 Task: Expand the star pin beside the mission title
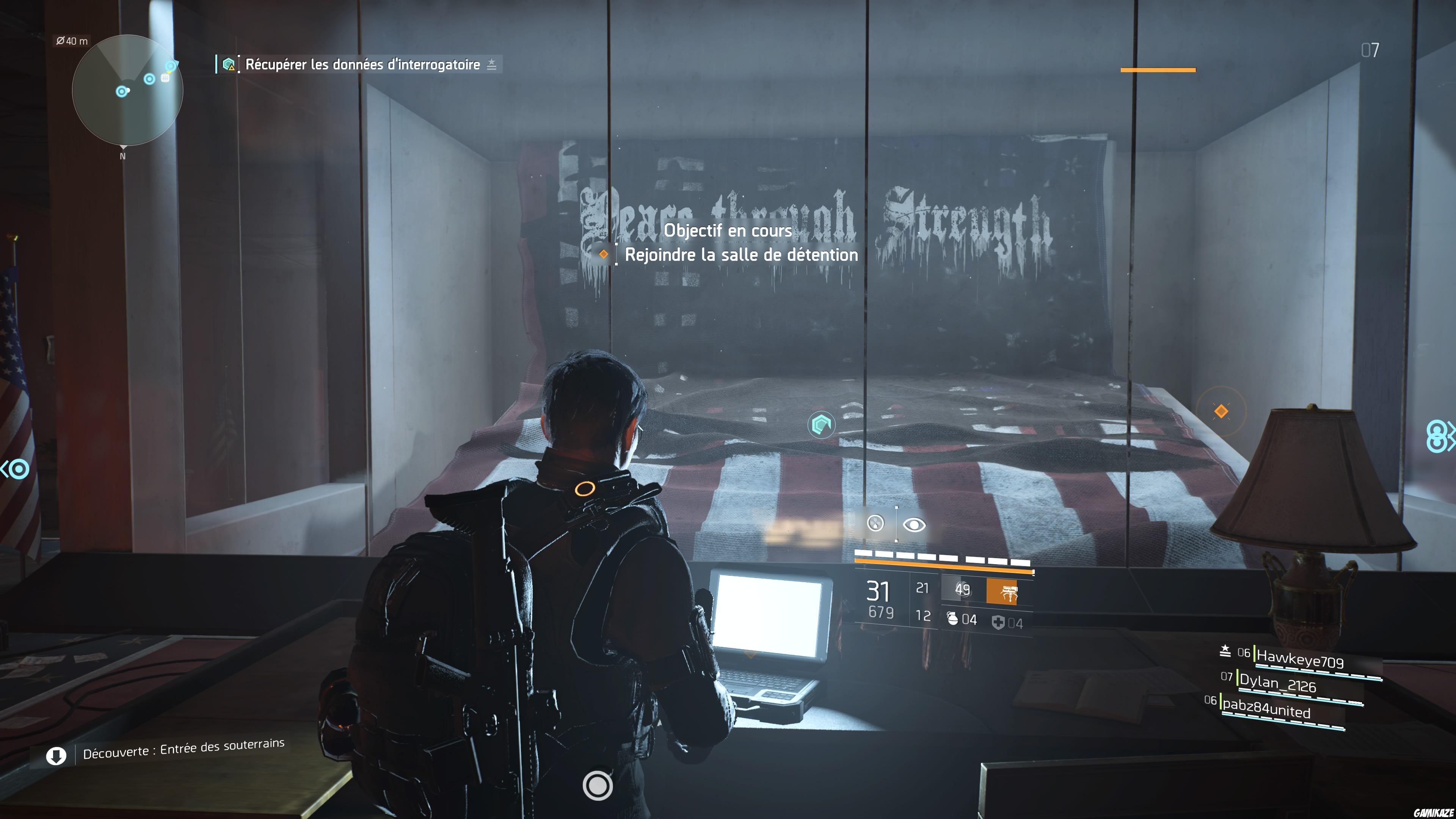[x=491, y=64]
